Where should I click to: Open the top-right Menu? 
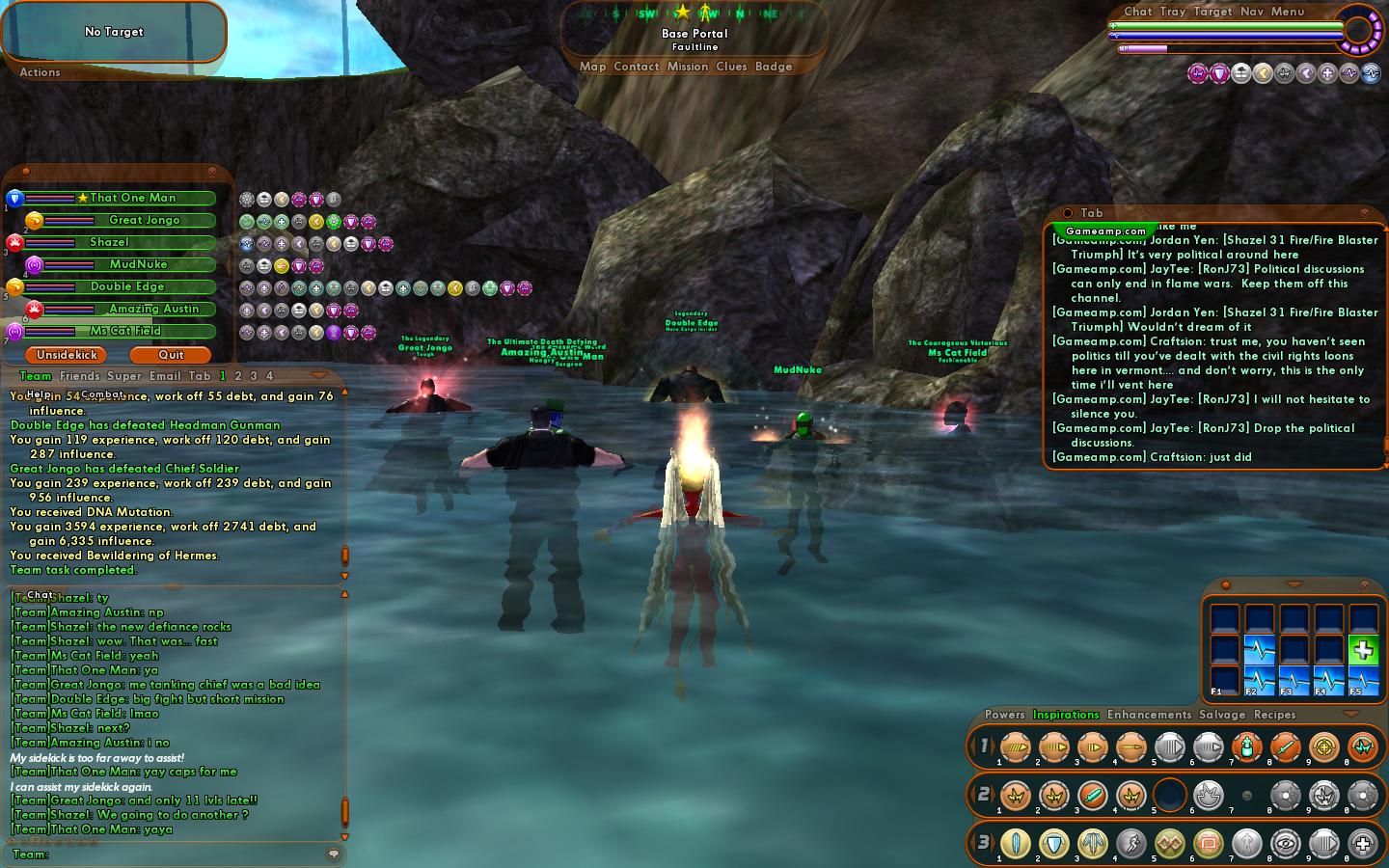click(x=1287, y=12)
